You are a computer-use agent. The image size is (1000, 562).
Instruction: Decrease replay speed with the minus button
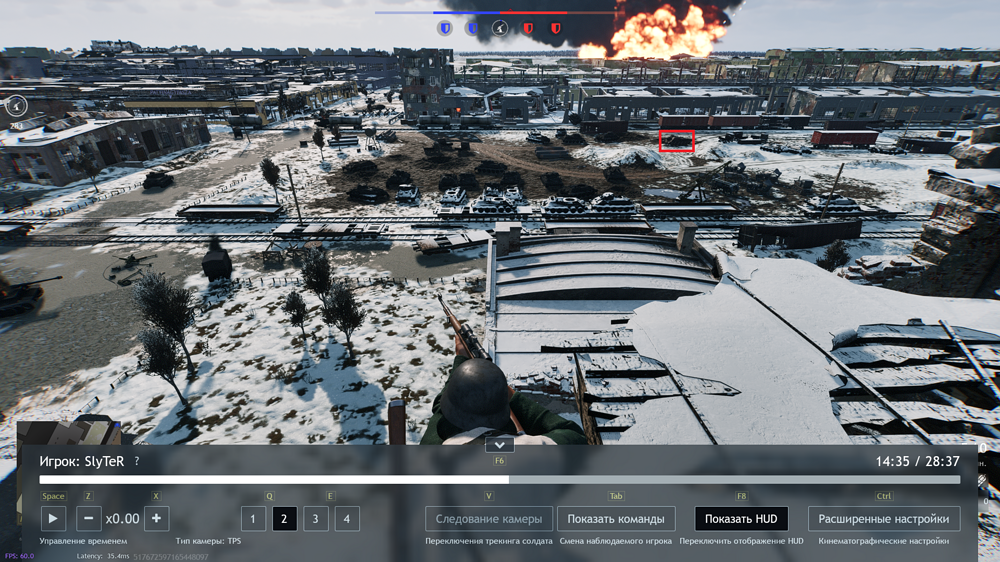click(x=89, y=518)
